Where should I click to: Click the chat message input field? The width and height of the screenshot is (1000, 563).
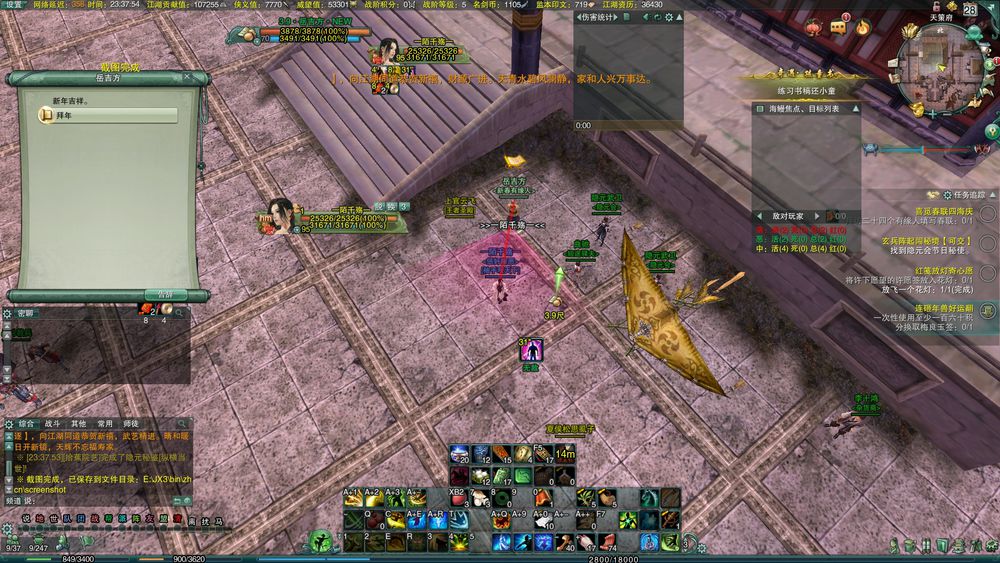point(100,499)
